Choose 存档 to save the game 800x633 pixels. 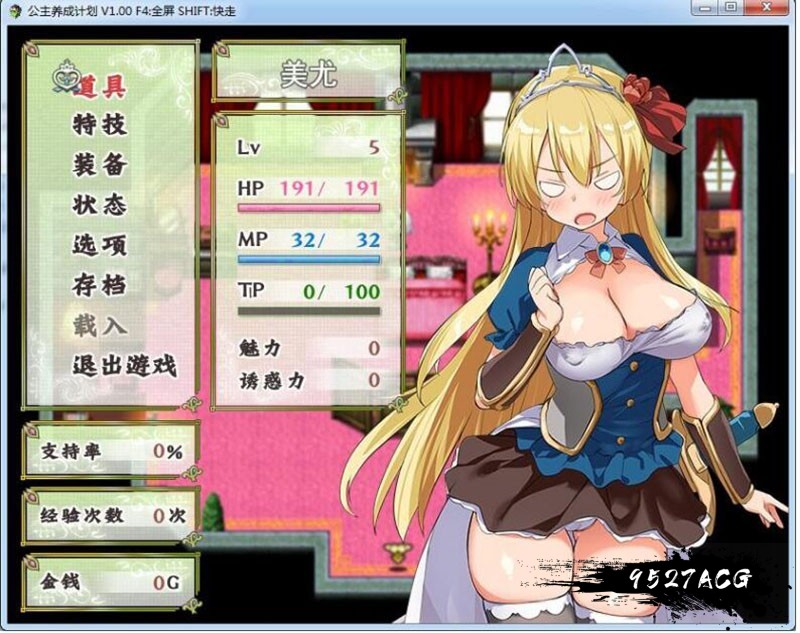100,285
